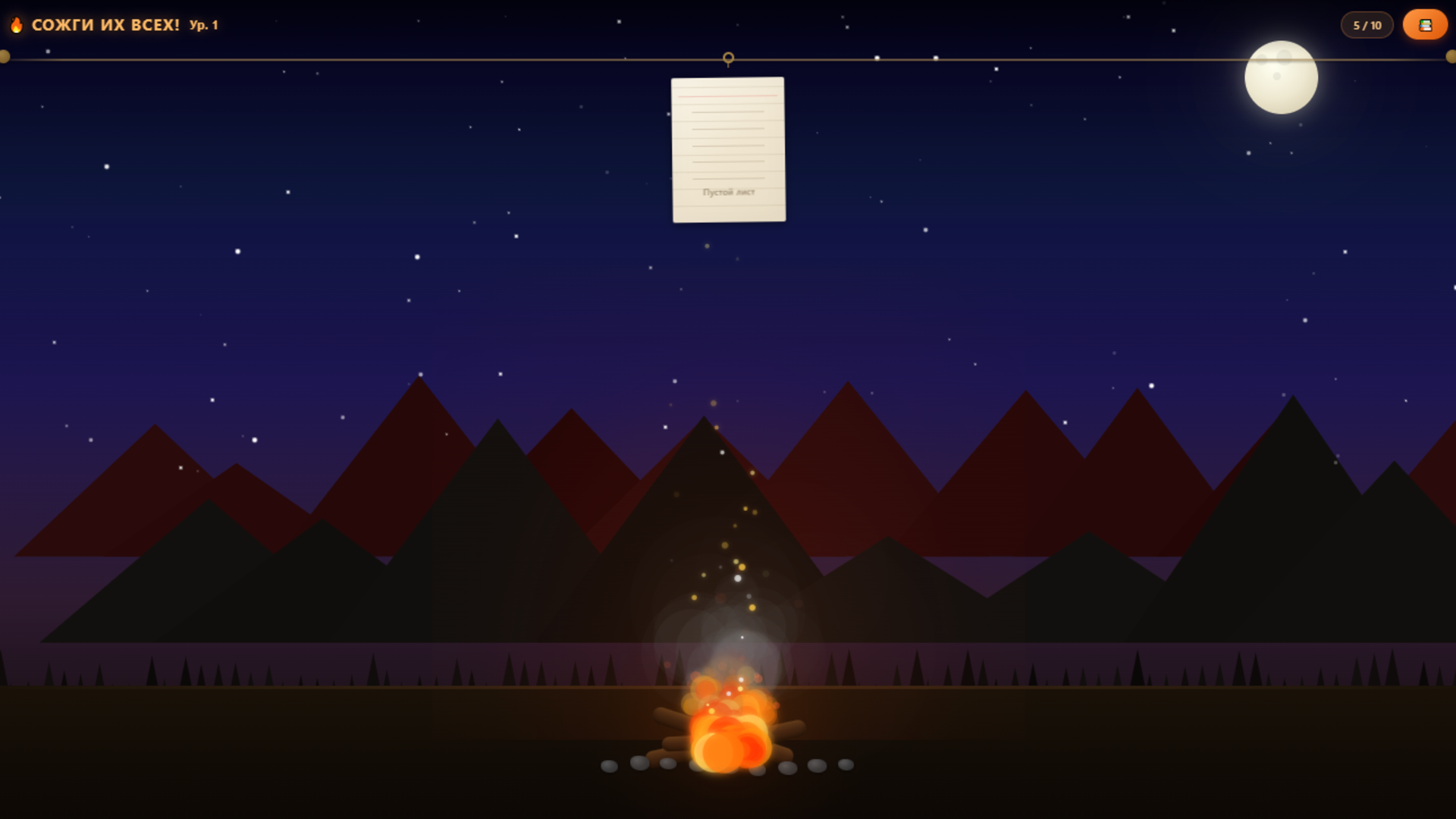The width and height of the screenshot is (1456, 819).
Task: Select the hanging 'Пустой лист' paper sheet
Action: (x=728, y=149)
